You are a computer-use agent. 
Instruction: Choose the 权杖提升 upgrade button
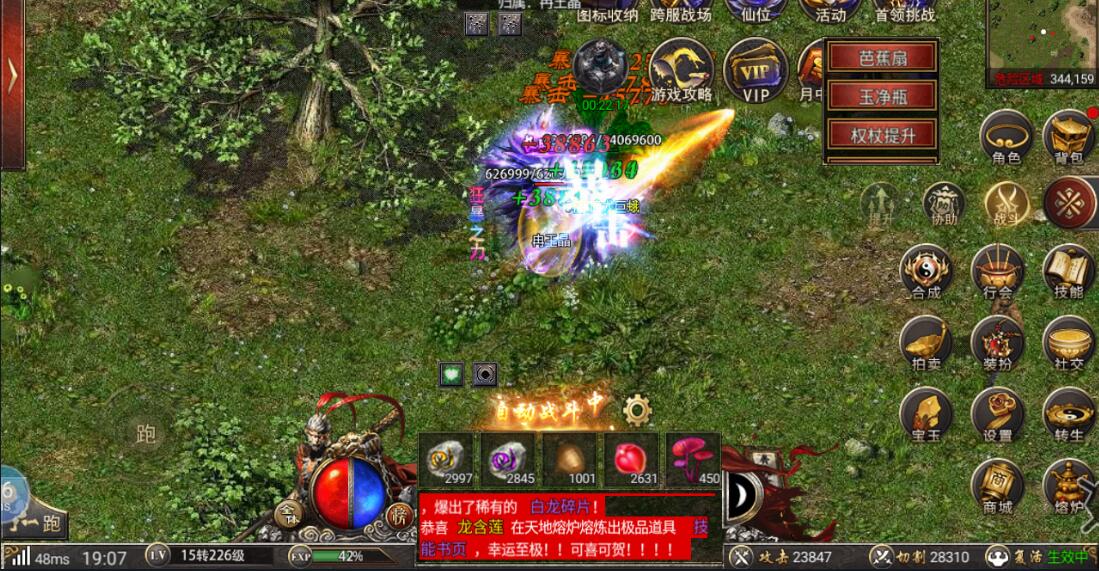881,134
